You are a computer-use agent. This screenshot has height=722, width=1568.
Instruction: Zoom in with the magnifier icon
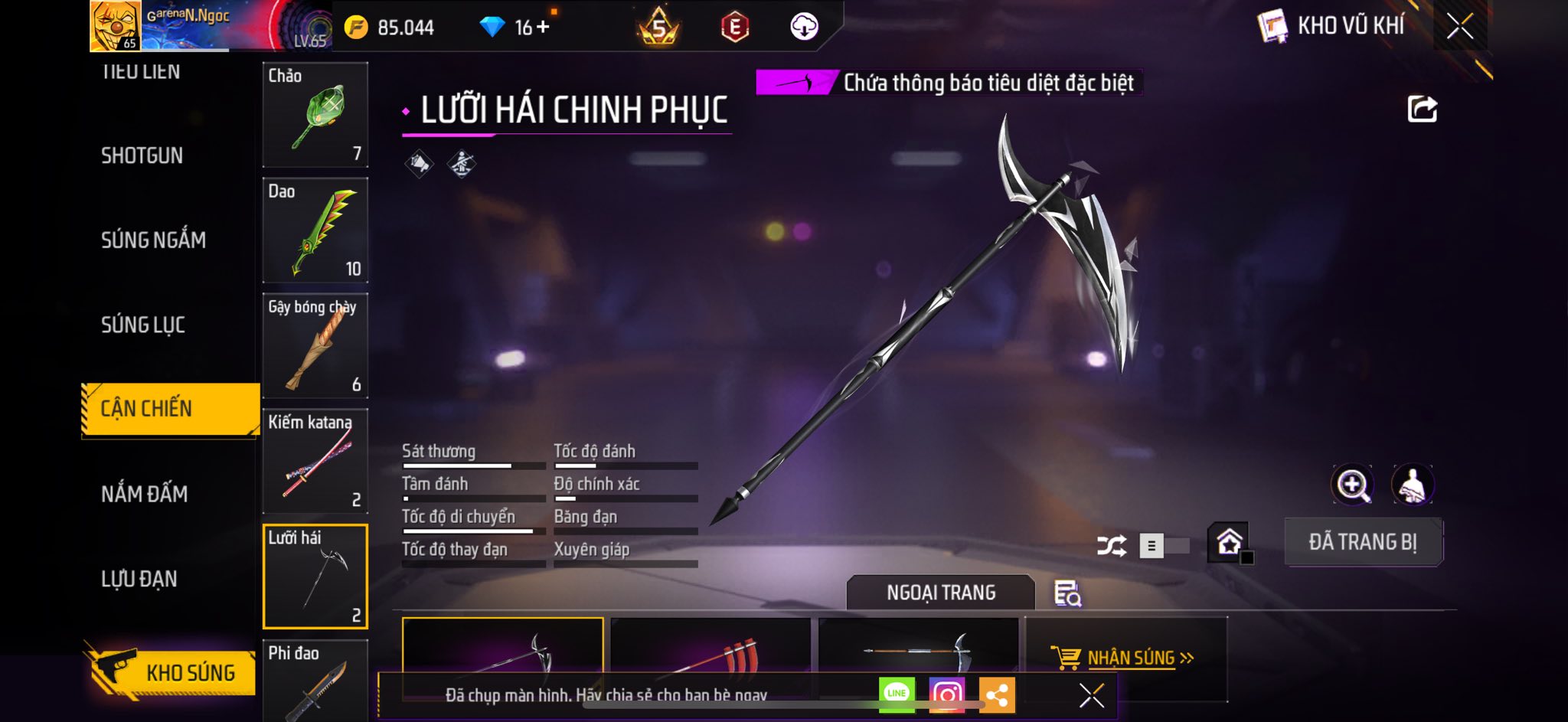[1352, 485]
